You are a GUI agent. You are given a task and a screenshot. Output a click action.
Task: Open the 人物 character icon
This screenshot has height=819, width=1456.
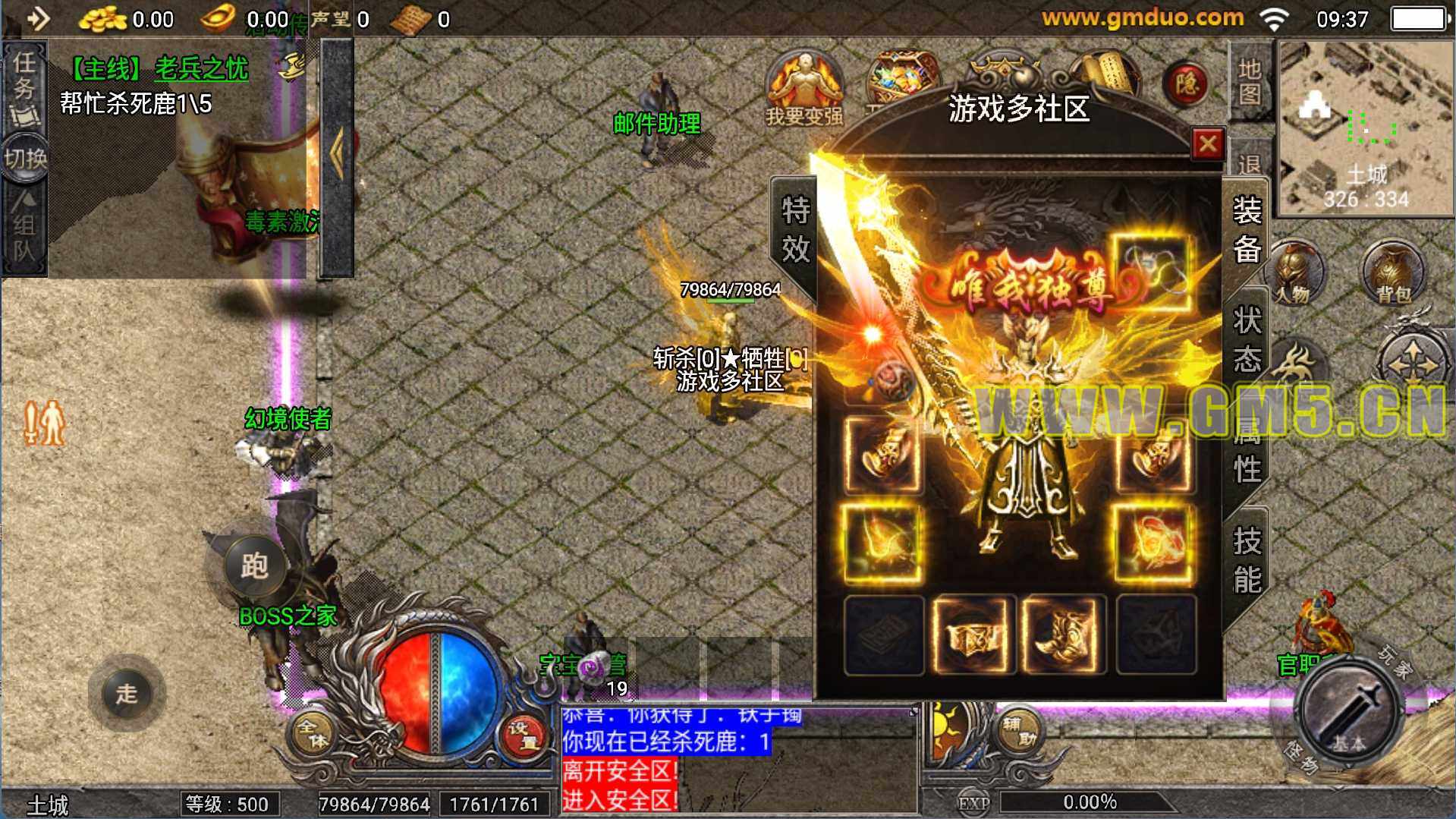pyautogui.click(x=1294, y=273)
